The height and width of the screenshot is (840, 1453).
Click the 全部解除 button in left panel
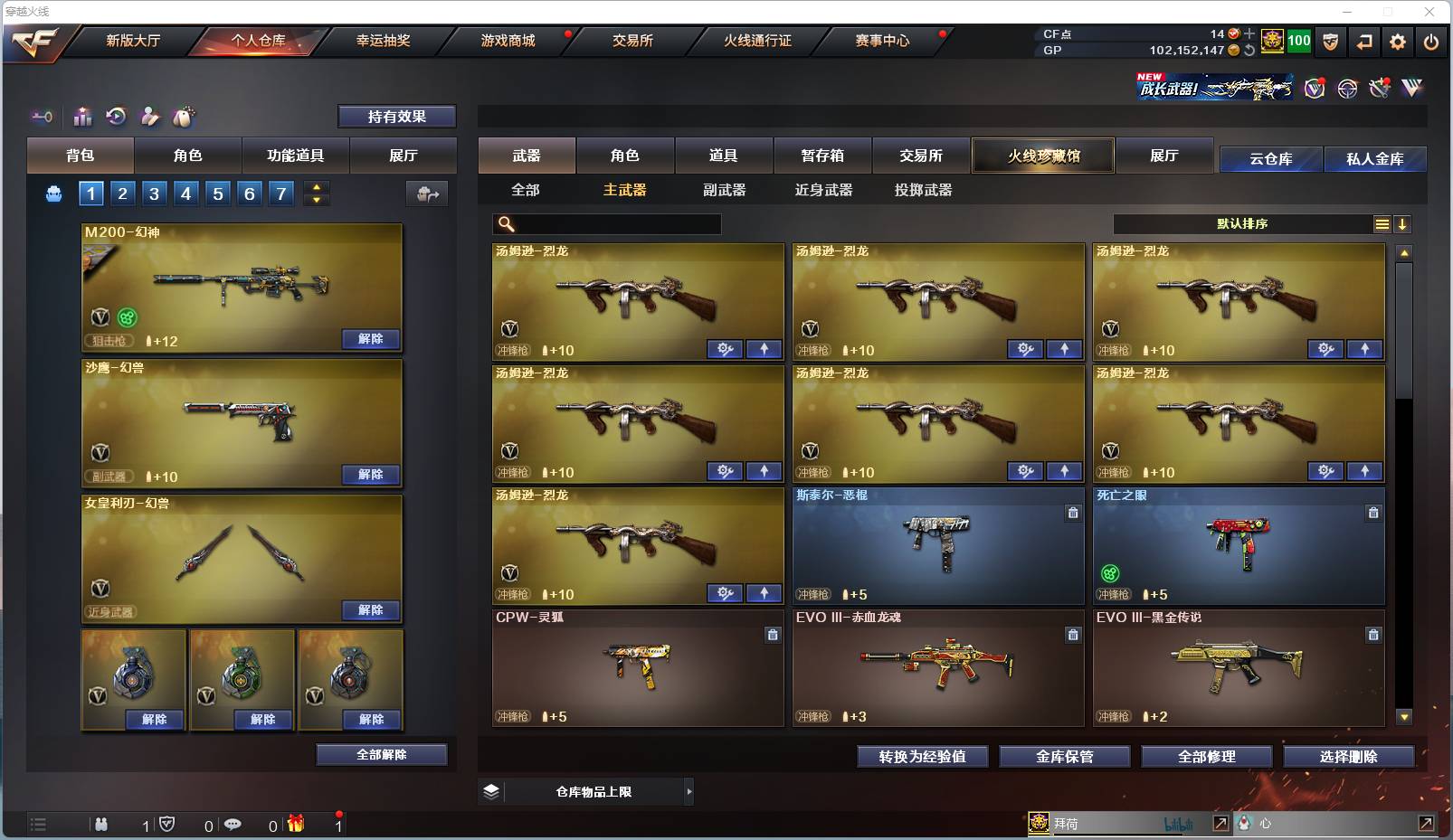(381, 753)
